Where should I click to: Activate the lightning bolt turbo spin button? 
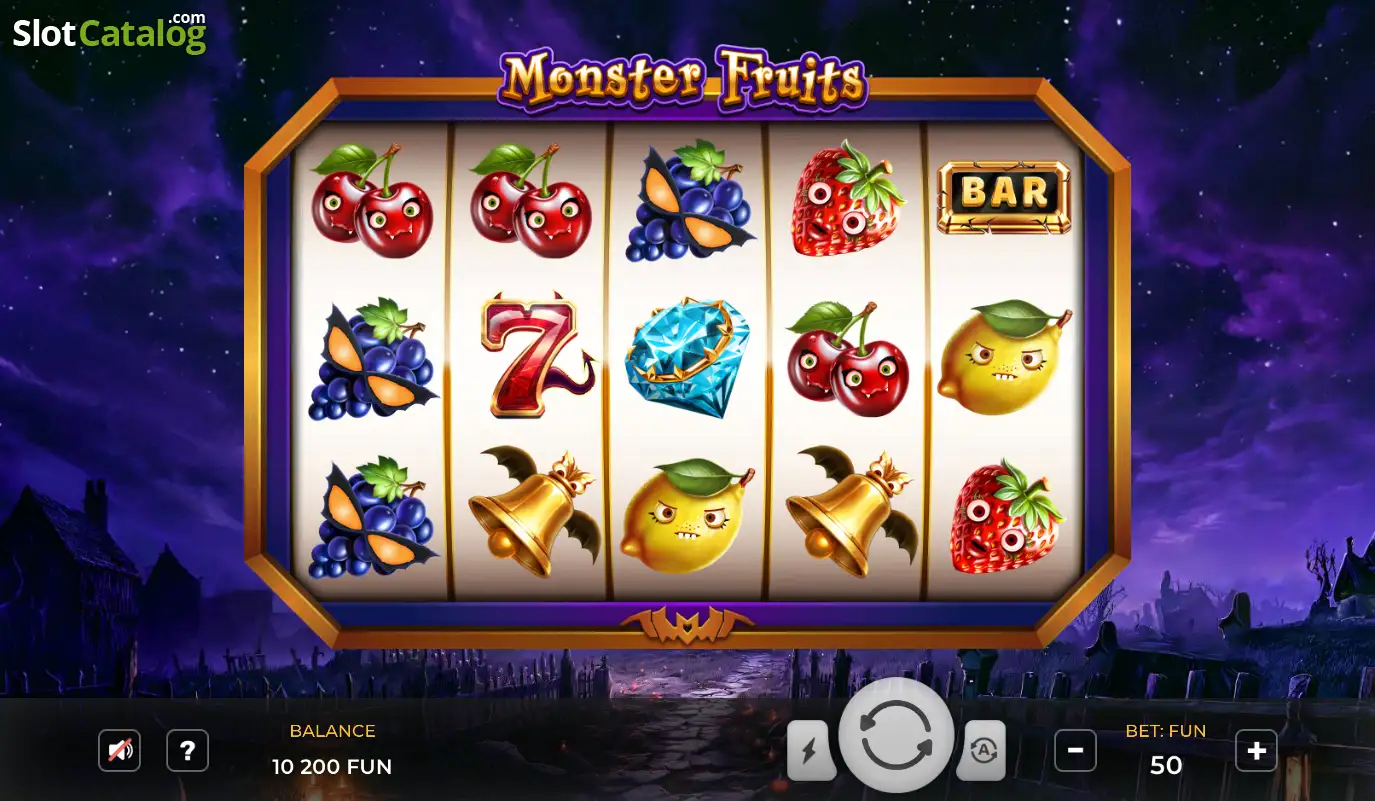click(810, 750)
